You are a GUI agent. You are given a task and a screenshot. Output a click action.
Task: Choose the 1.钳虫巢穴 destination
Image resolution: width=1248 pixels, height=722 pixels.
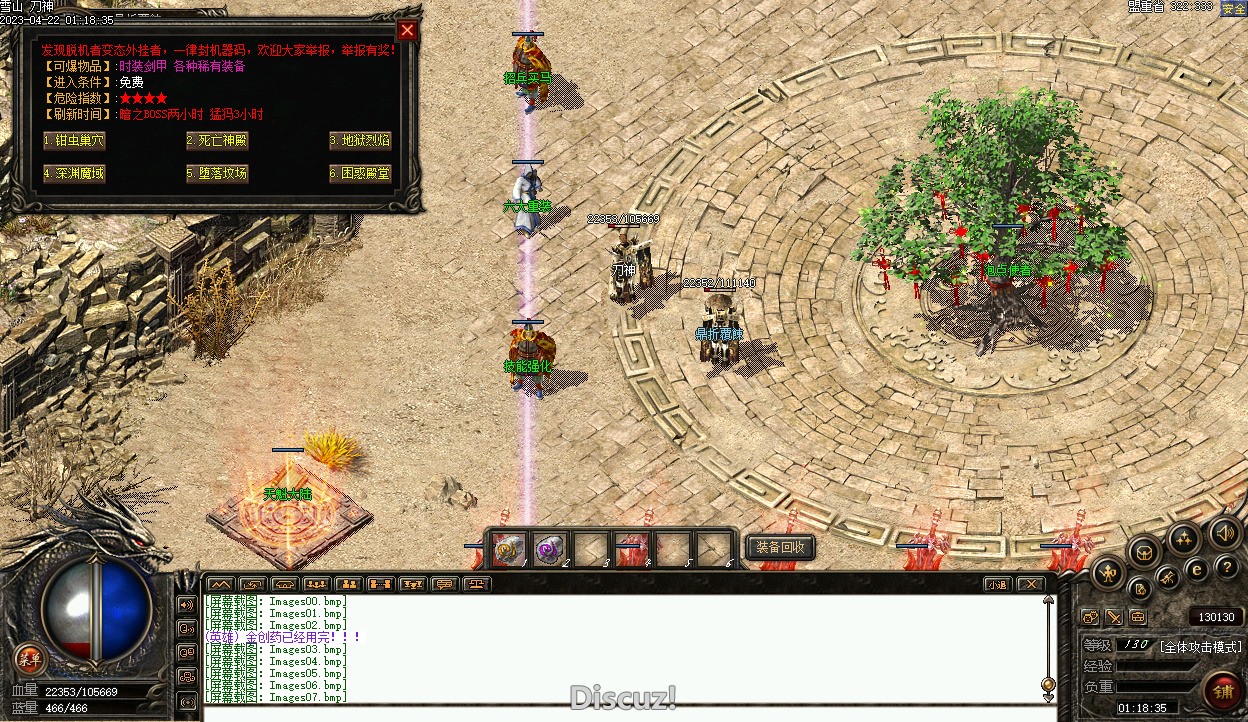[74, 141]
